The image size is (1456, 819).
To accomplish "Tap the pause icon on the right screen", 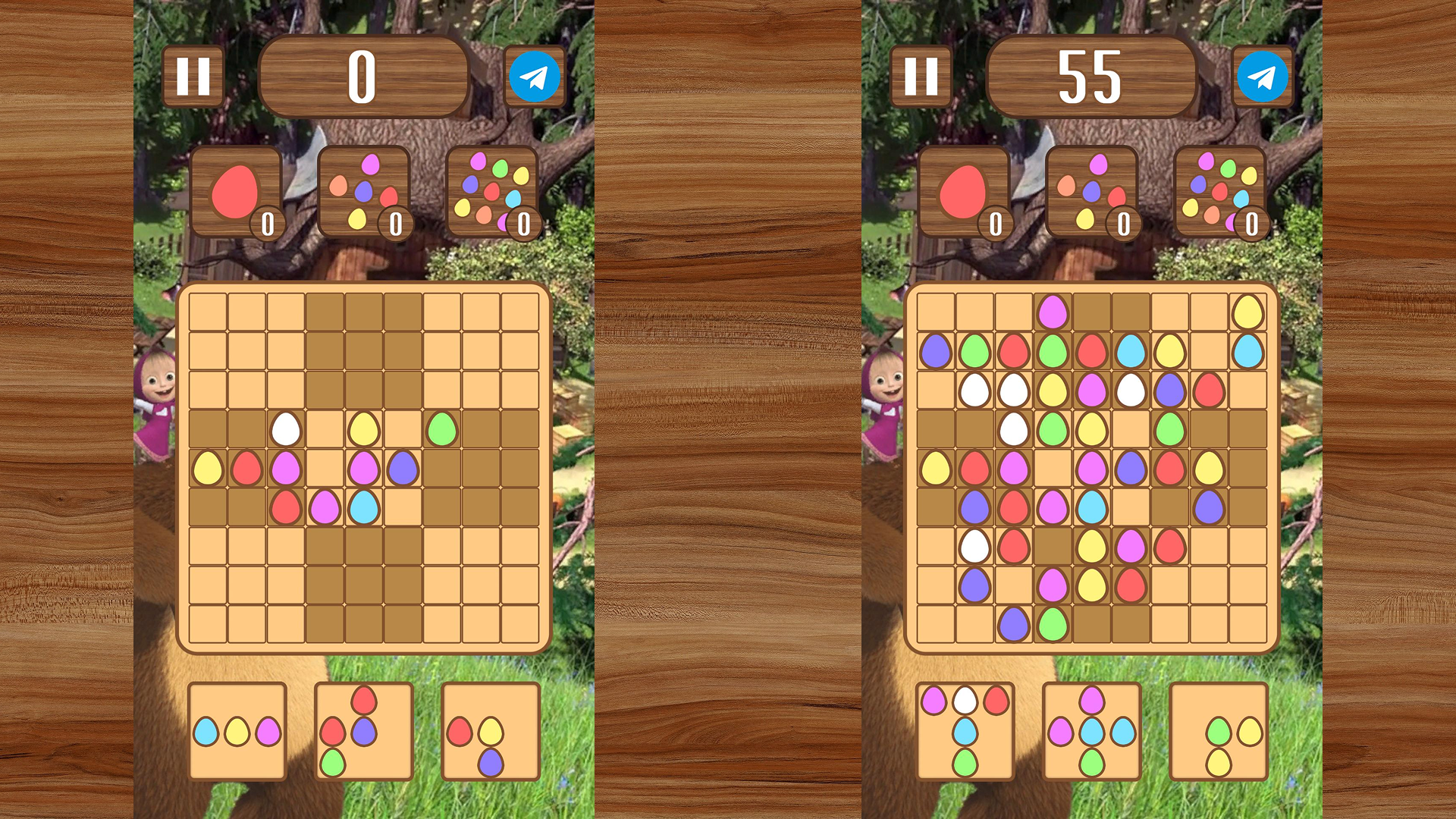I will (x=921, y=75).
